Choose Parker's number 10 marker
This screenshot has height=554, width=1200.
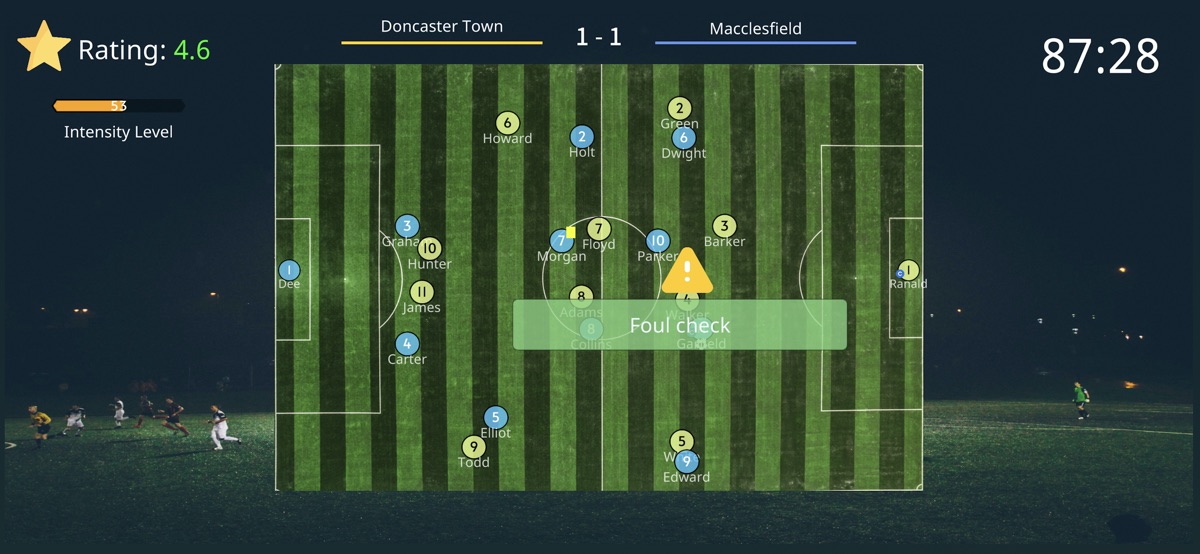pyautogui.click(x=657, y=240)
